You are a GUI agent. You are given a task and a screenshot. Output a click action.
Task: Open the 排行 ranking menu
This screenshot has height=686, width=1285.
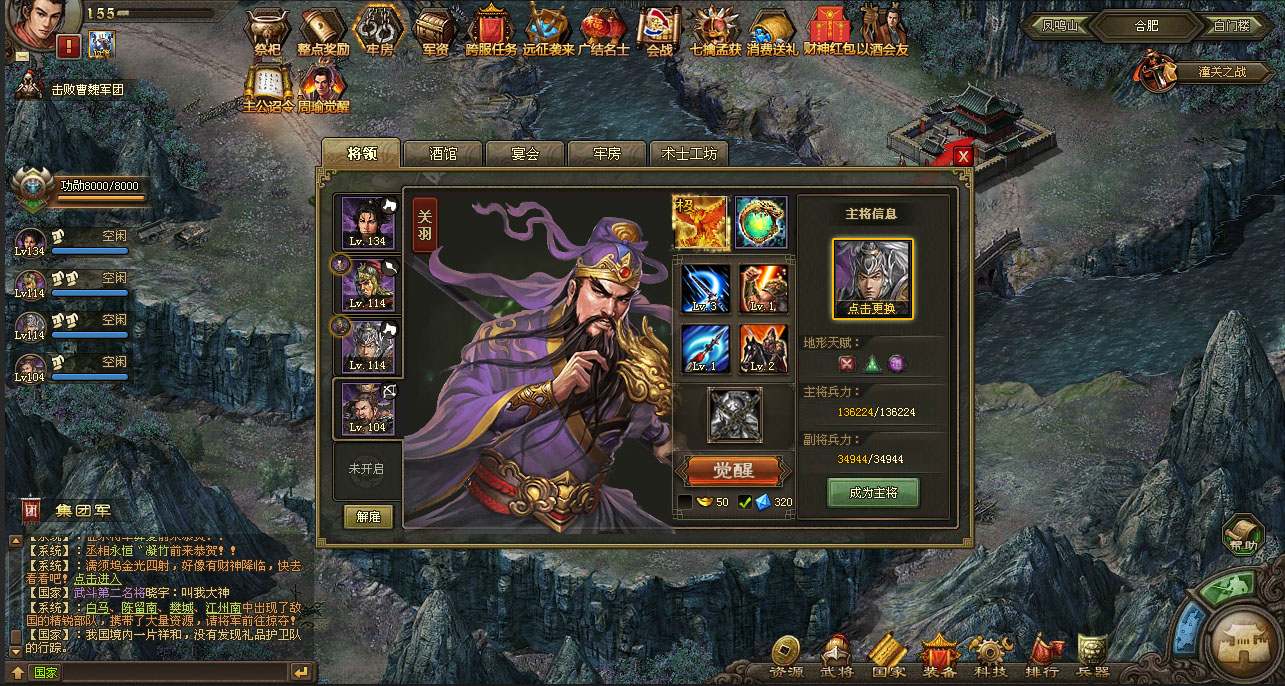[1042, 656]
